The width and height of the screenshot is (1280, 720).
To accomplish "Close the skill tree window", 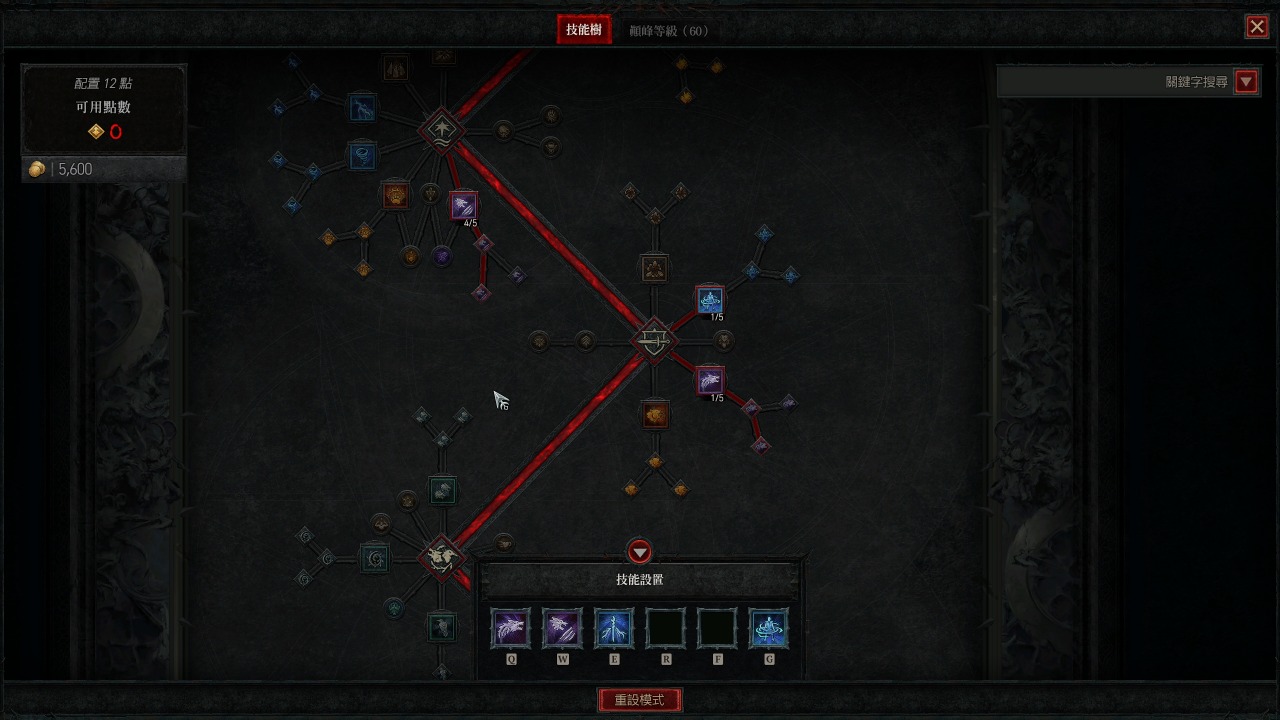I will [1256, 27].
